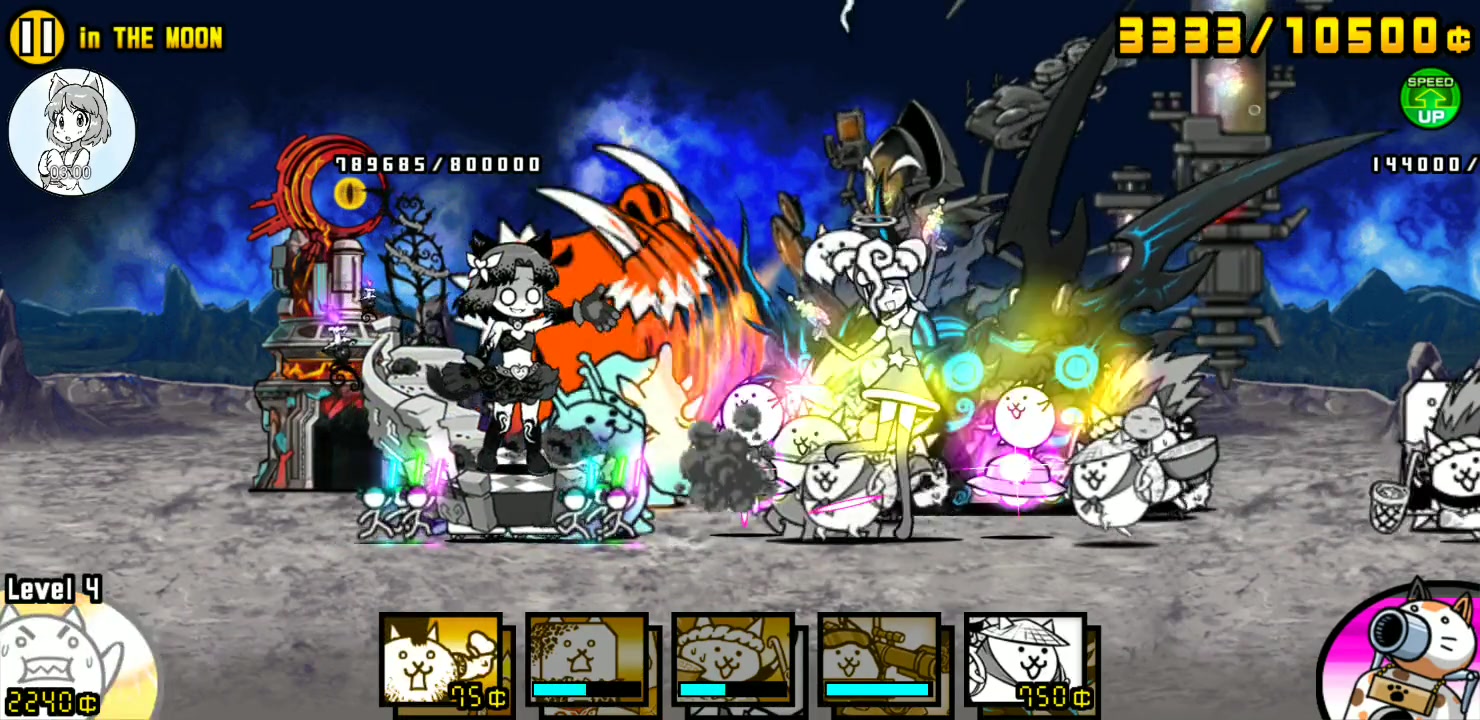Pause the battle
1480x720 pixels.
point(36,37)
